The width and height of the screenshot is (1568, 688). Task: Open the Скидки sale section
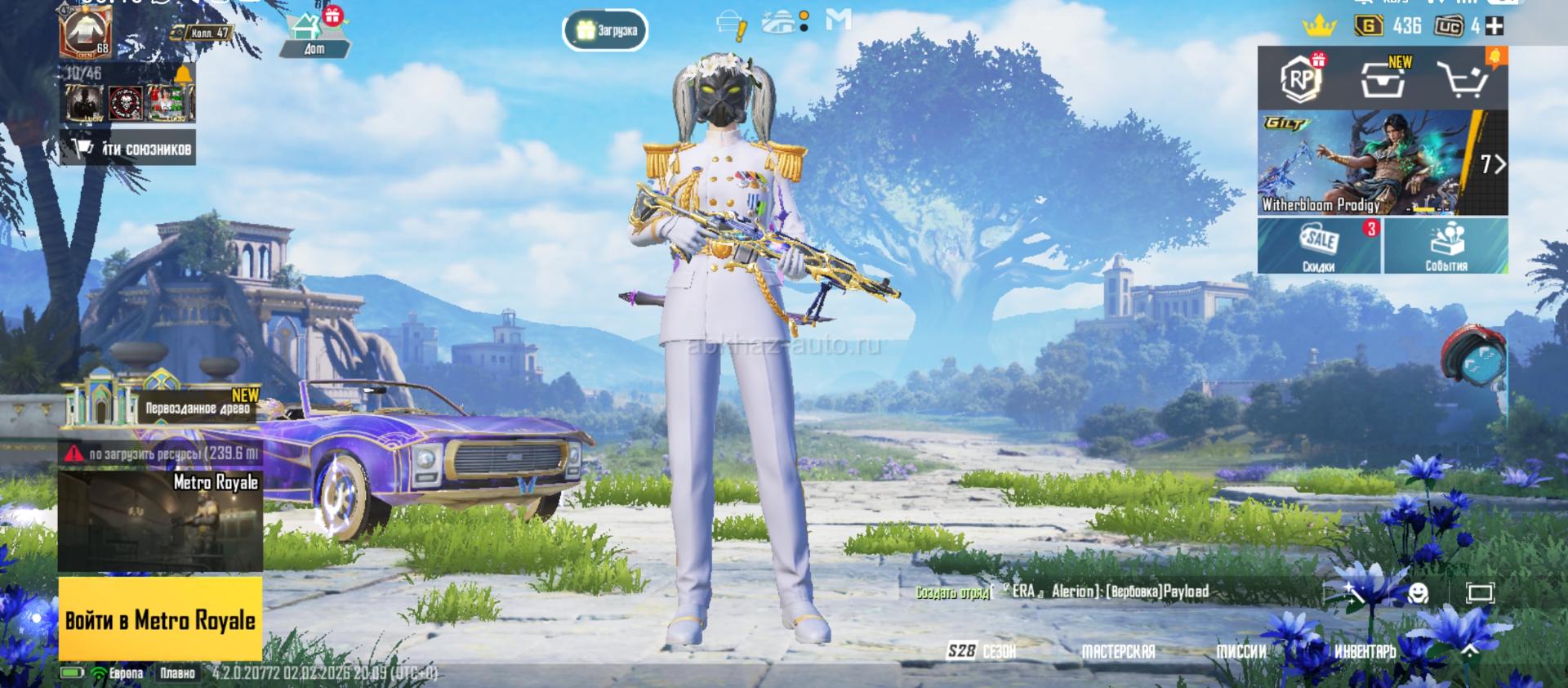(x=1319, y=246)
